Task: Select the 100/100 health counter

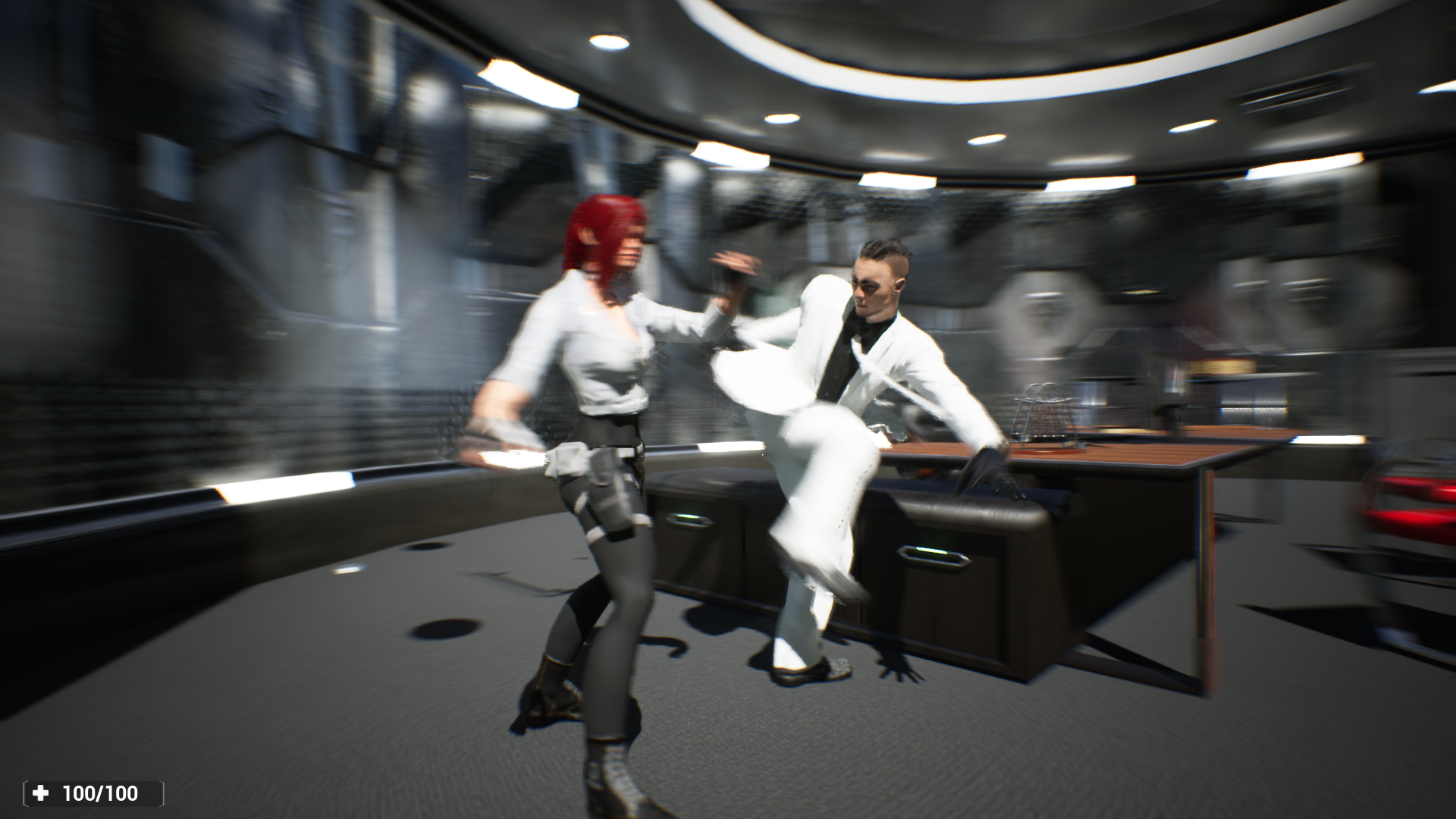Action: click(102, 794)
